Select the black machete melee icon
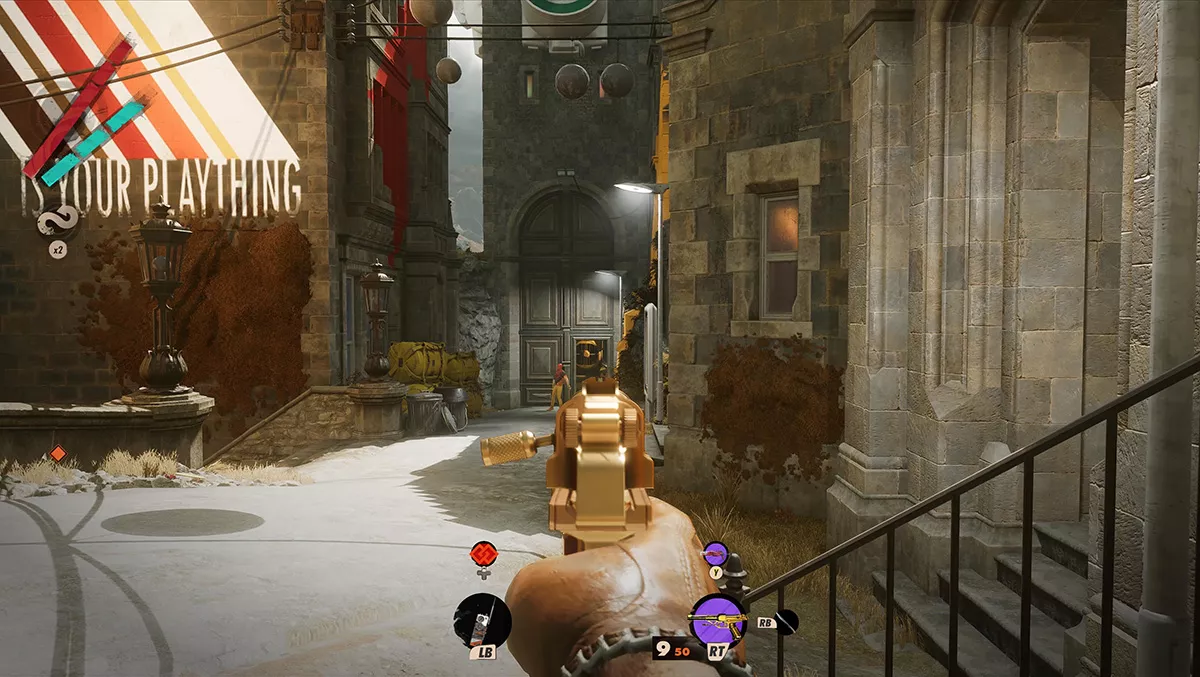Screen dimensions: 1200x677 (x=786, y=621)
